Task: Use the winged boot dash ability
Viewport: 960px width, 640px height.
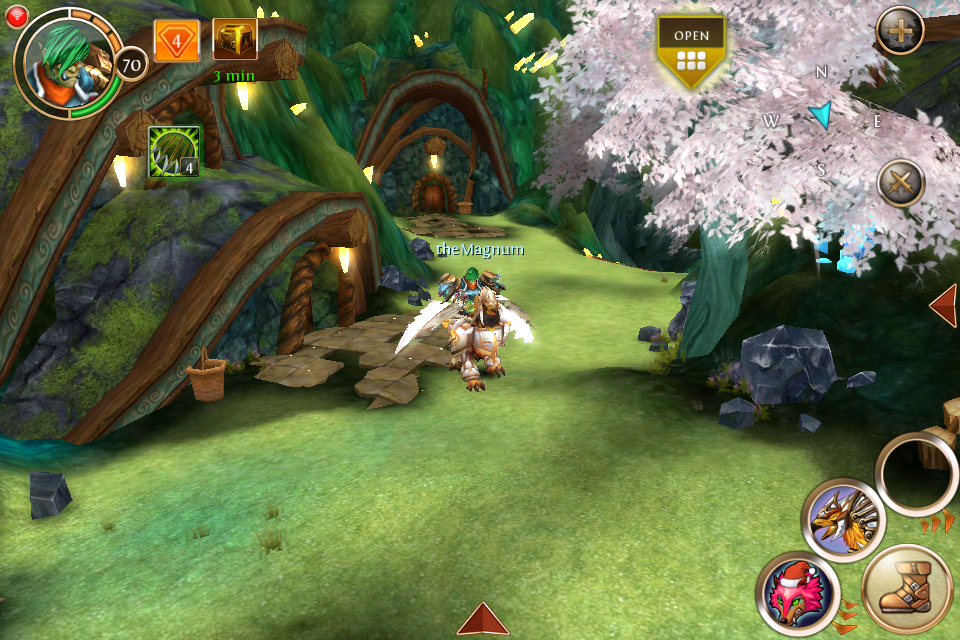Action: (906, 589)
